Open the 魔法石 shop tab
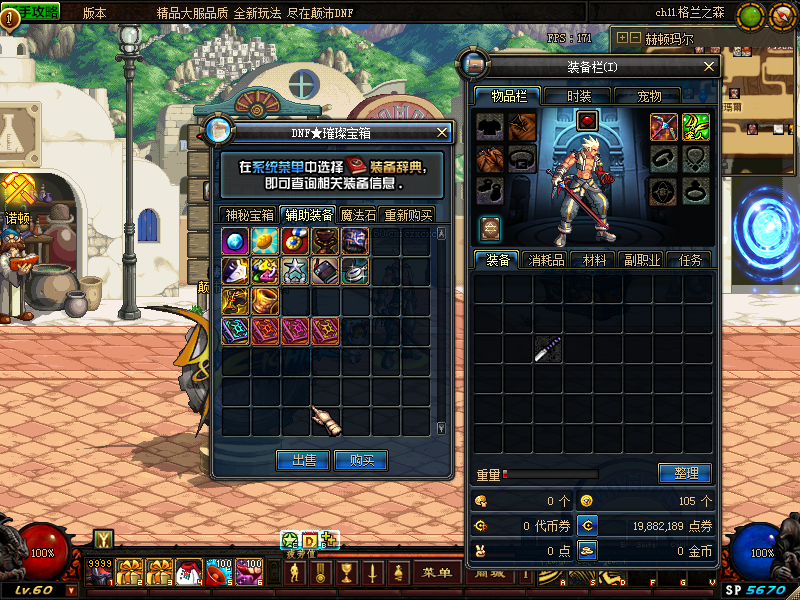The height and width of the screenshot is (600, 800). tap(359, 215)
